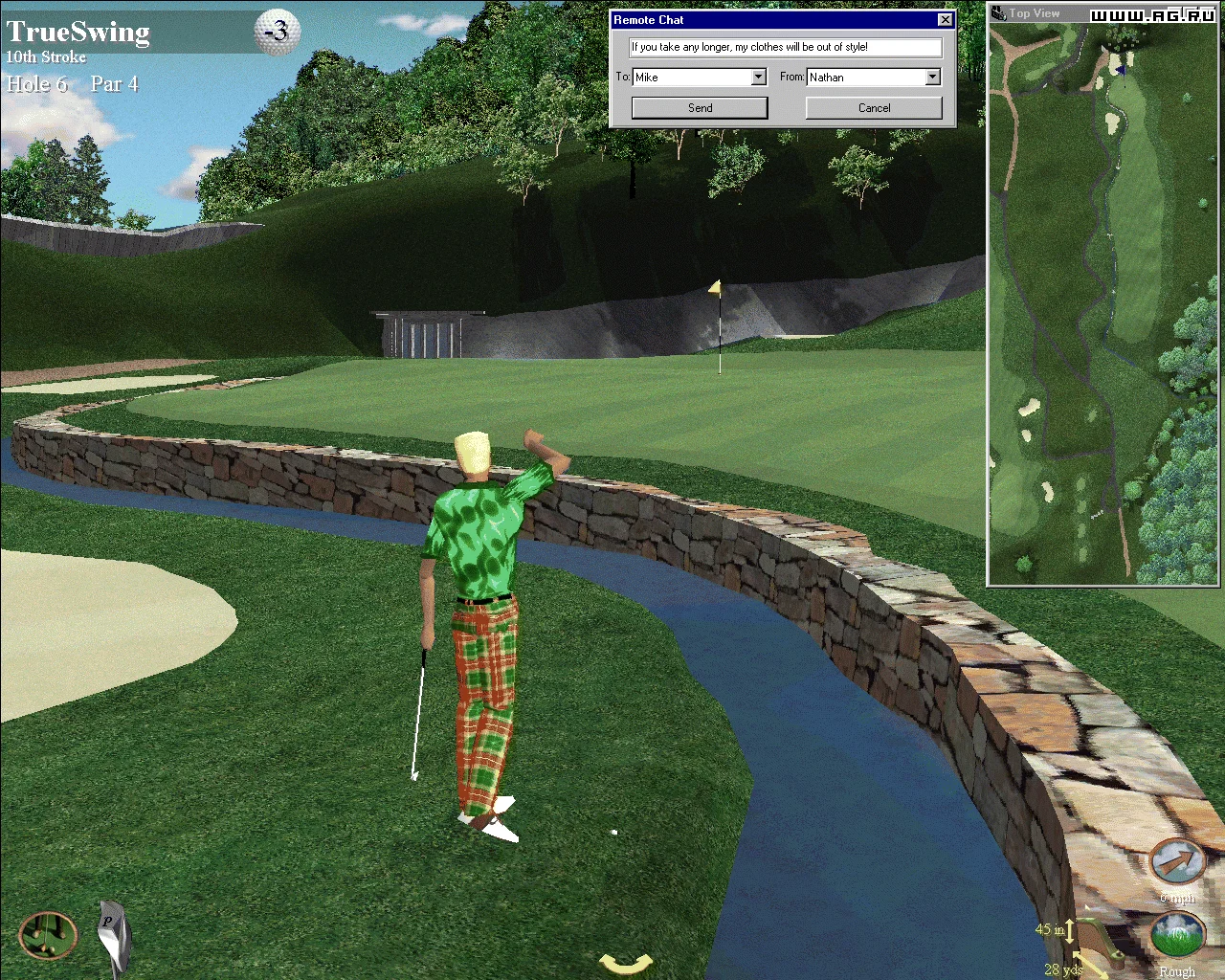1225x980 pixels.
Task: Send the remote chat message
Action: (700, 108)
